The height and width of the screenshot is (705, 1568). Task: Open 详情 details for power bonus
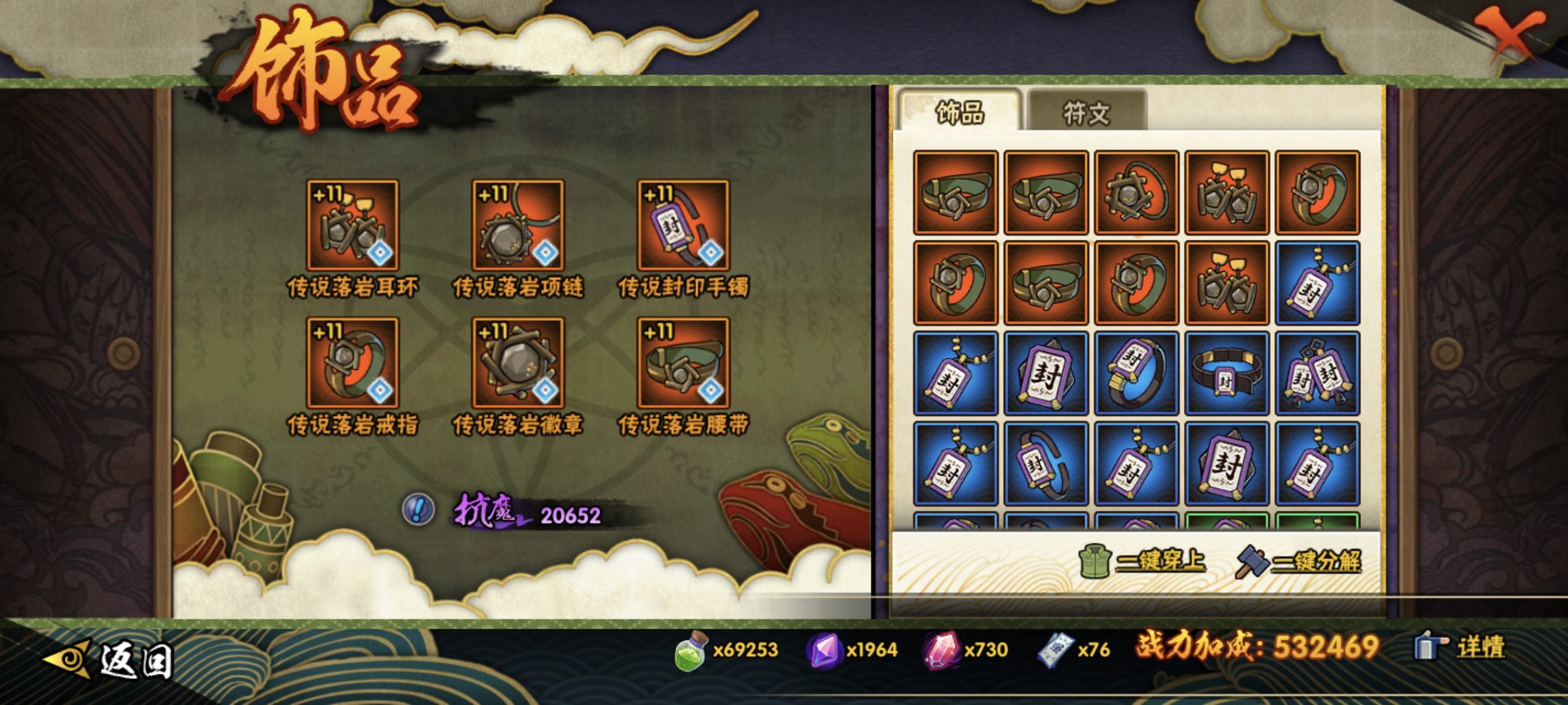(1461, 647)
